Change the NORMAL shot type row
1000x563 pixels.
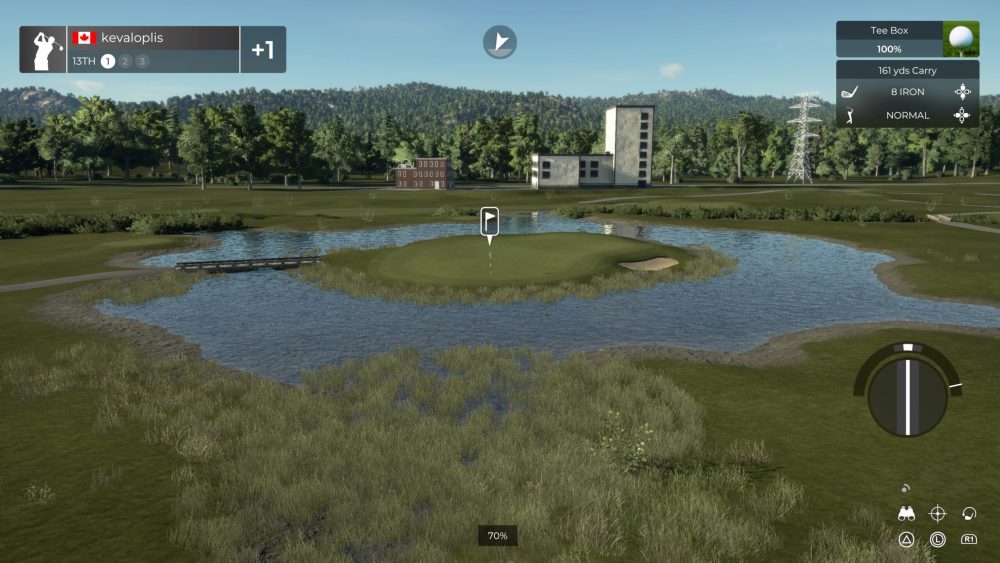[x=907, y=115]
